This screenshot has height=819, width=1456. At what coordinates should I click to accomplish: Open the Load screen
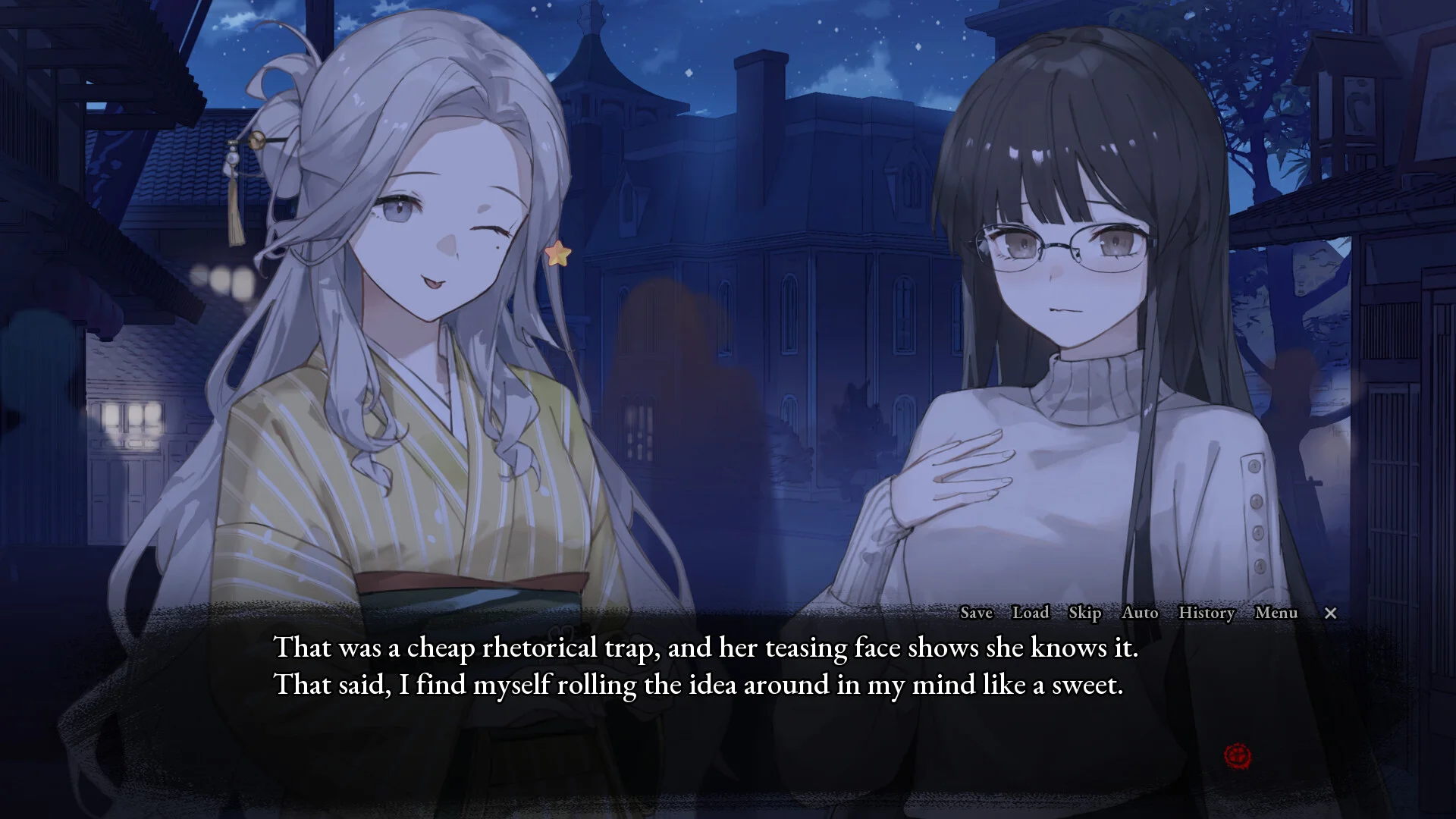pyautogui.click(x=1031, y=613)
